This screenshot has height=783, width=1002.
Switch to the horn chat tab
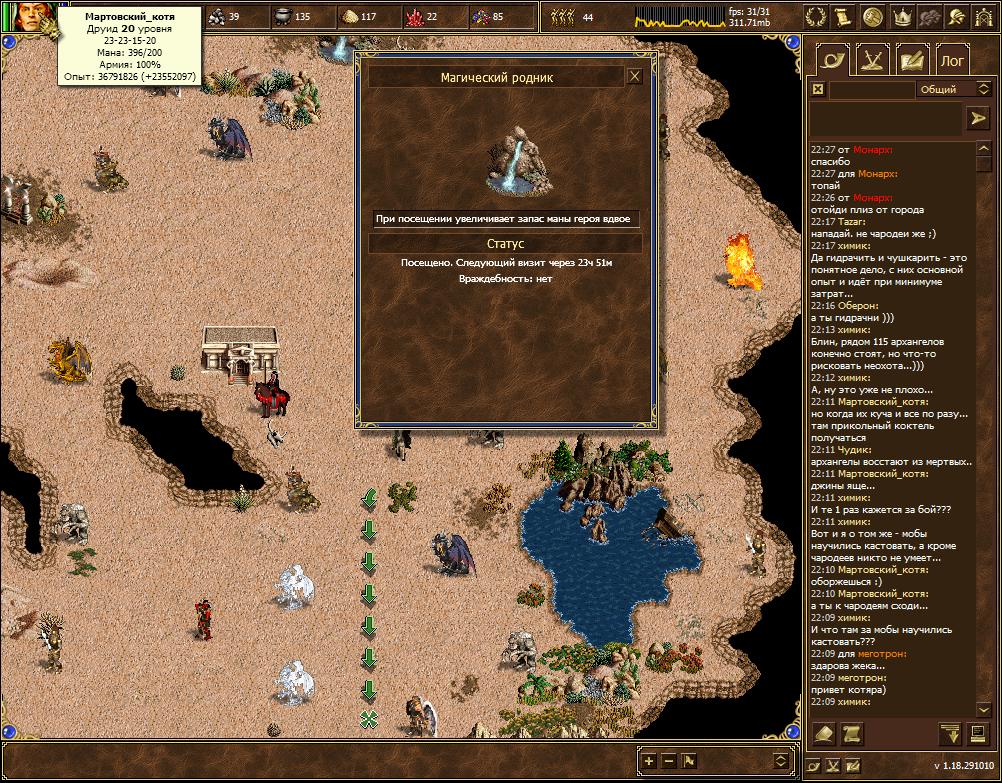[832, 60]
